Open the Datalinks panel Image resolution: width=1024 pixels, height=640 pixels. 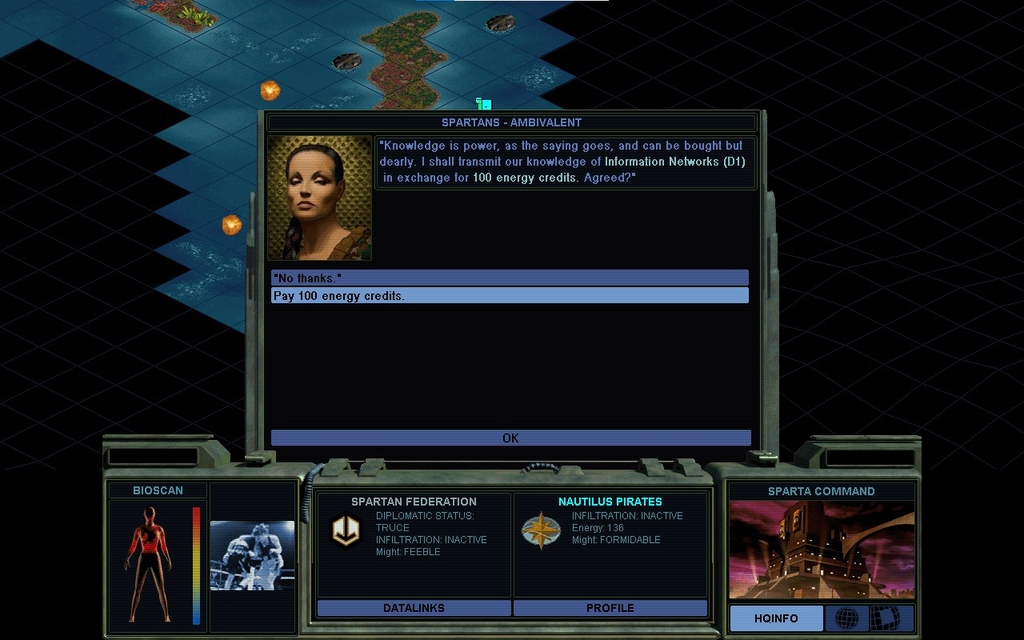[x=413, y=608]
